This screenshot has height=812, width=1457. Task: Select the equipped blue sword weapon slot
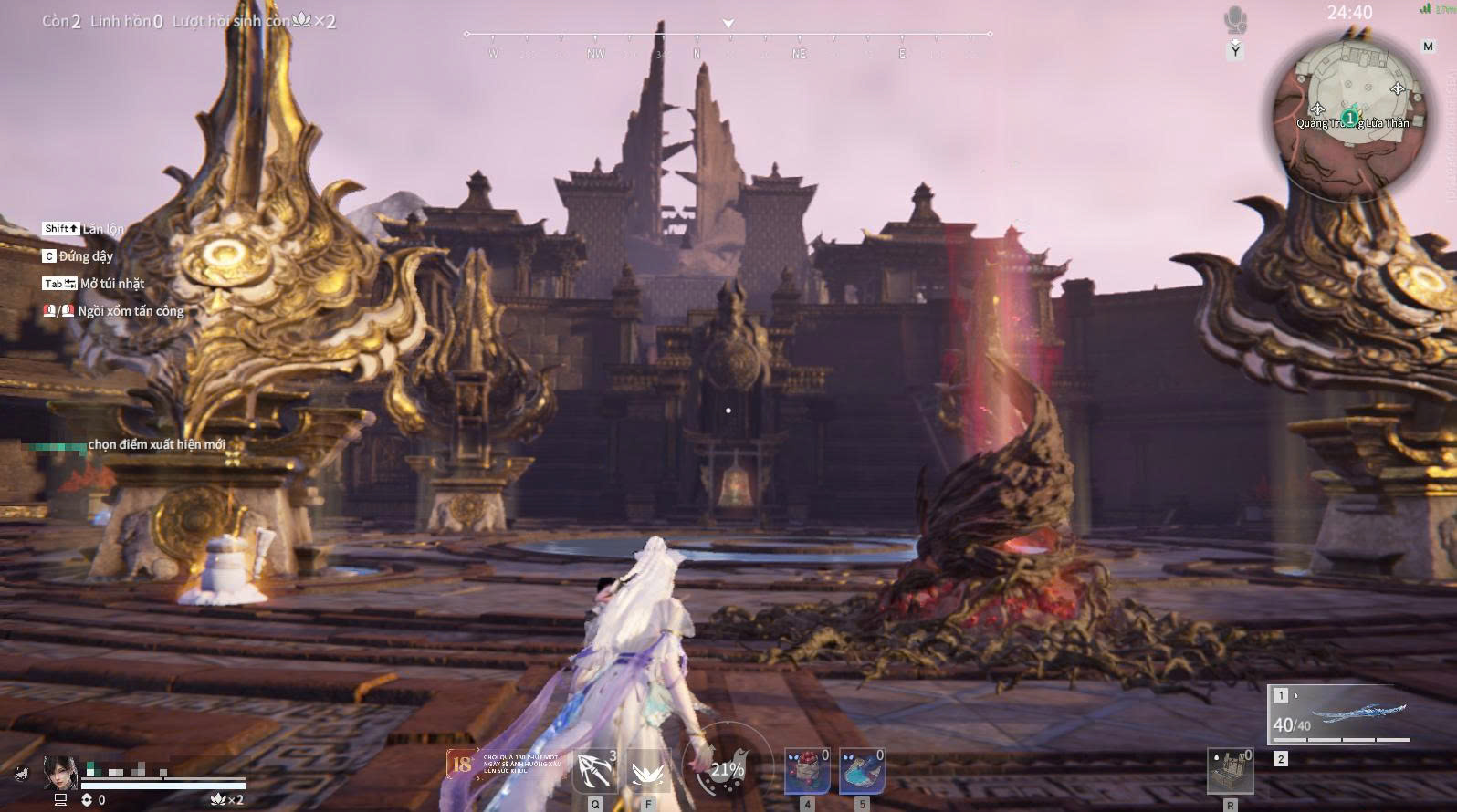(x=1340, y=714)
